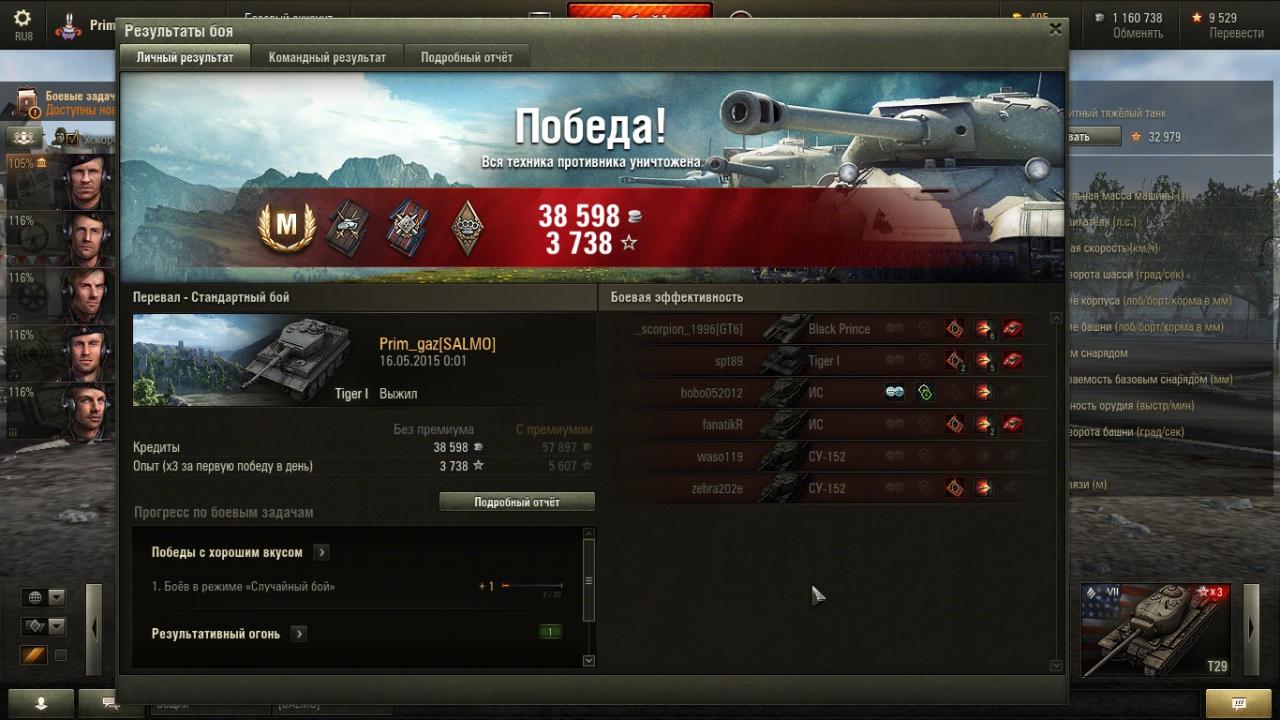Open the globe server dropdown

click(45, 598)
